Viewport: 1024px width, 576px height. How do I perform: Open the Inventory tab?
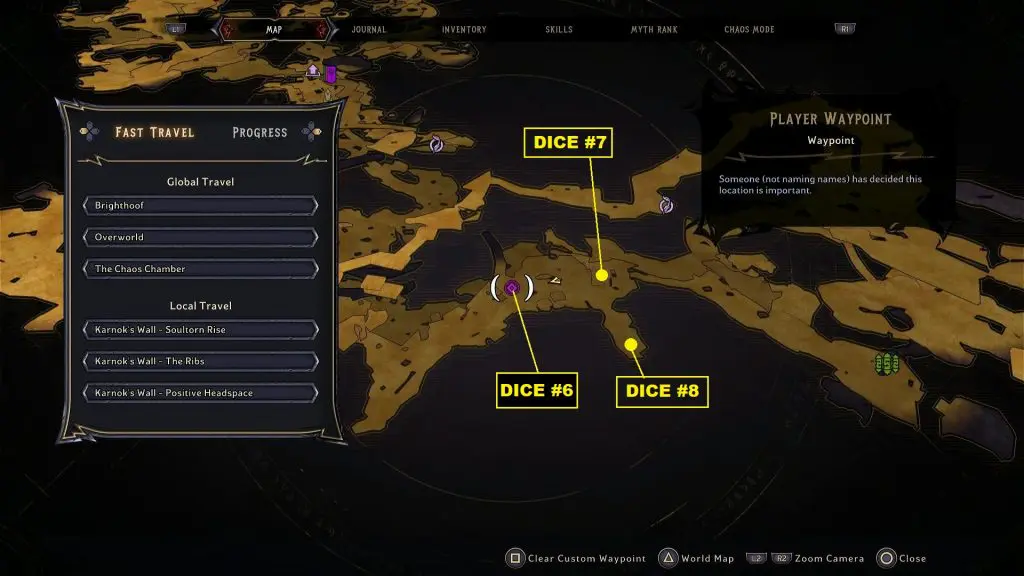[x=464, y=30]
